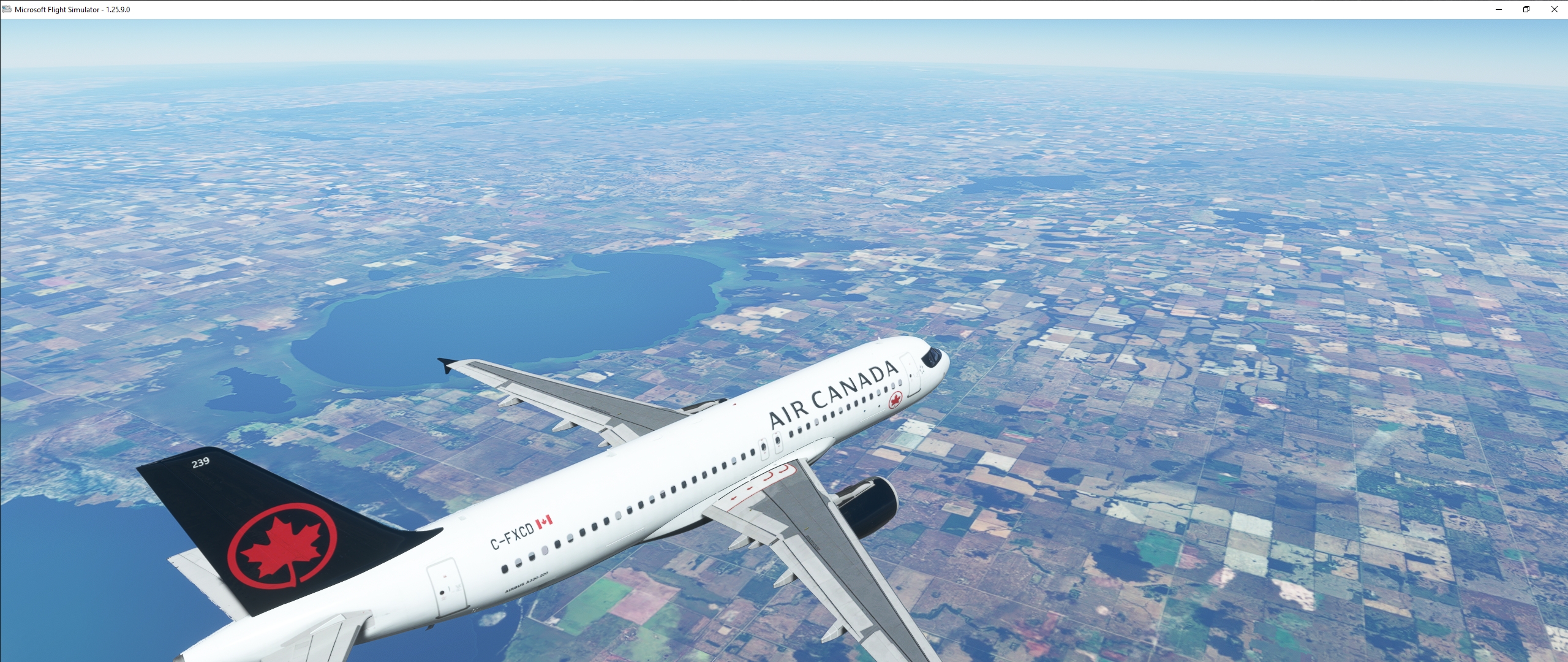1568x662 pixels.
Task: Close the Microsoft Flight Simulator window
Action: pos(1554,9)
